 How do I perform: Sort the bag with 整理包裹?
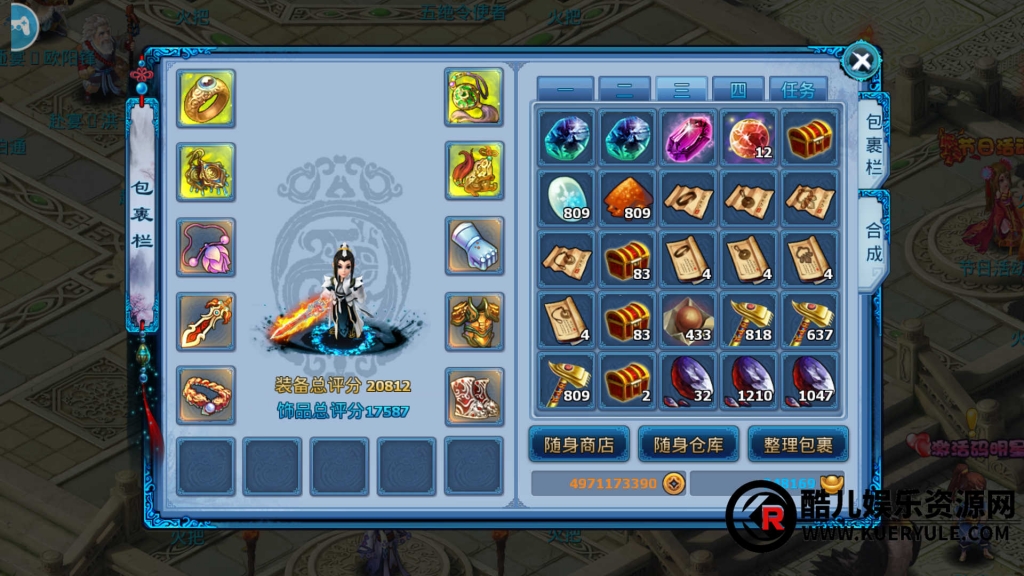click(x=798, y=444)
